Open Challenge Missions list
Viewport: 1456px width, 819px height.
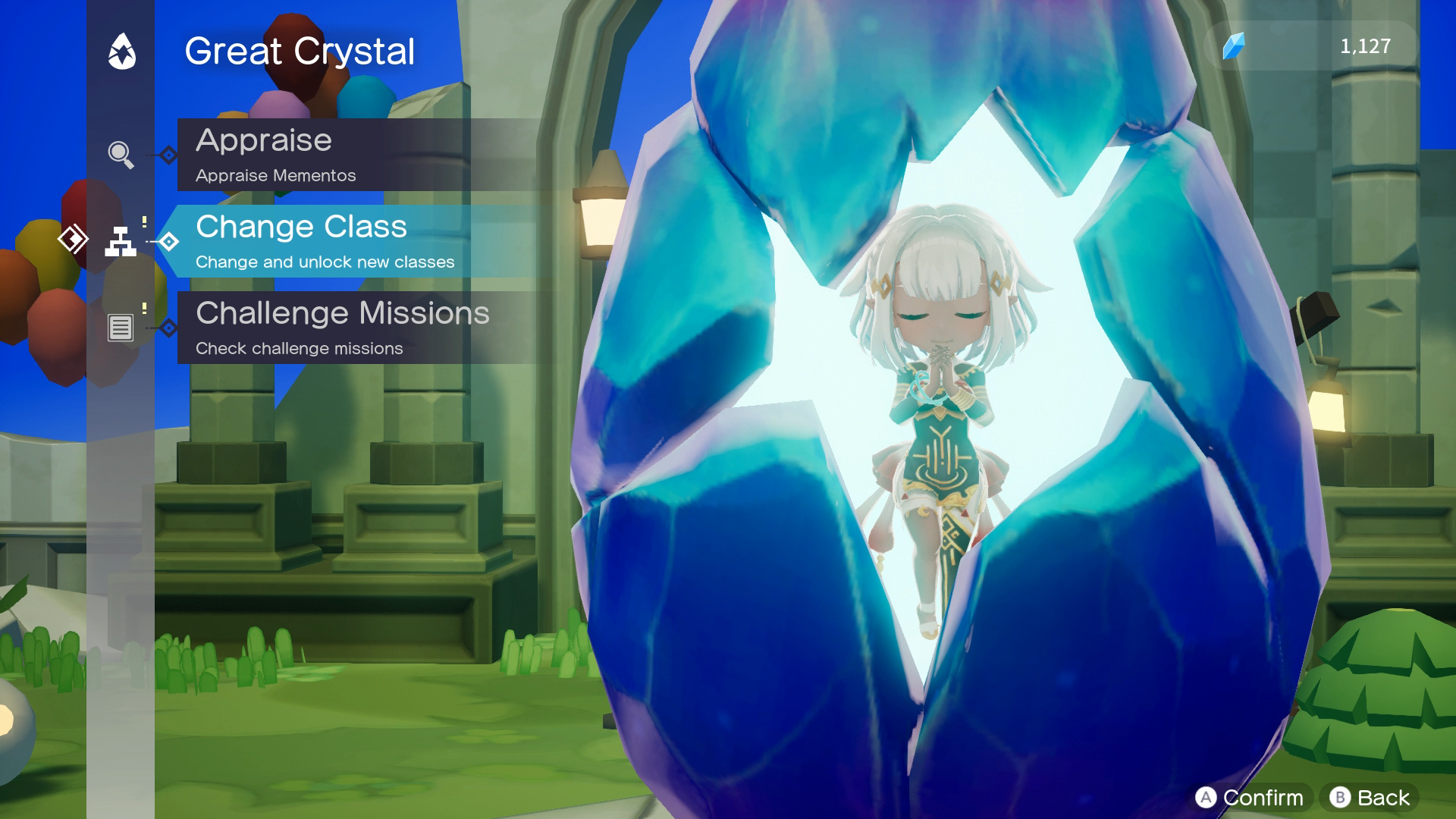341,328
